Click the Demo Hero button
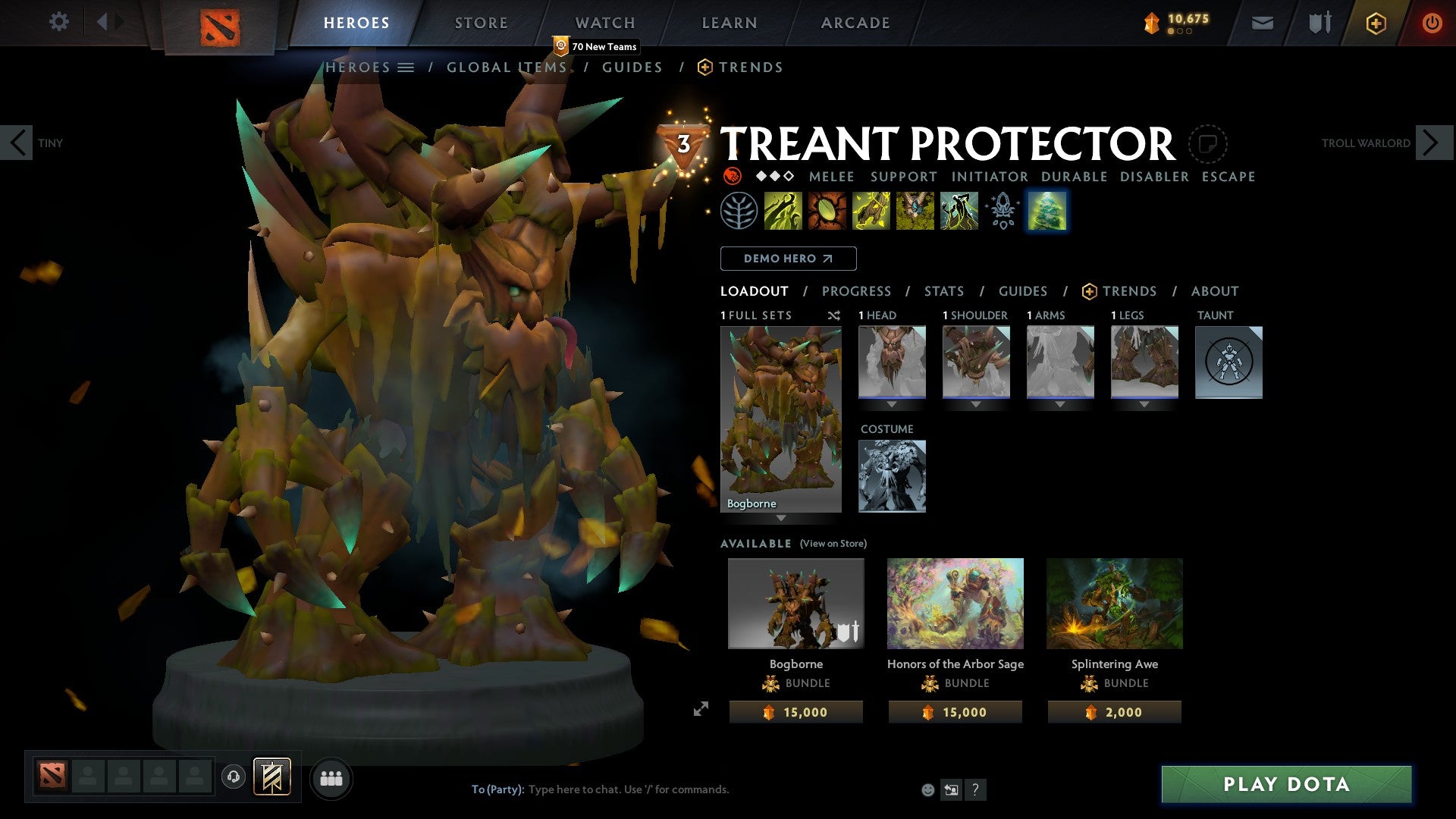Image resolution: width=1456 pixels, height=819 pixels. [787, 258]
